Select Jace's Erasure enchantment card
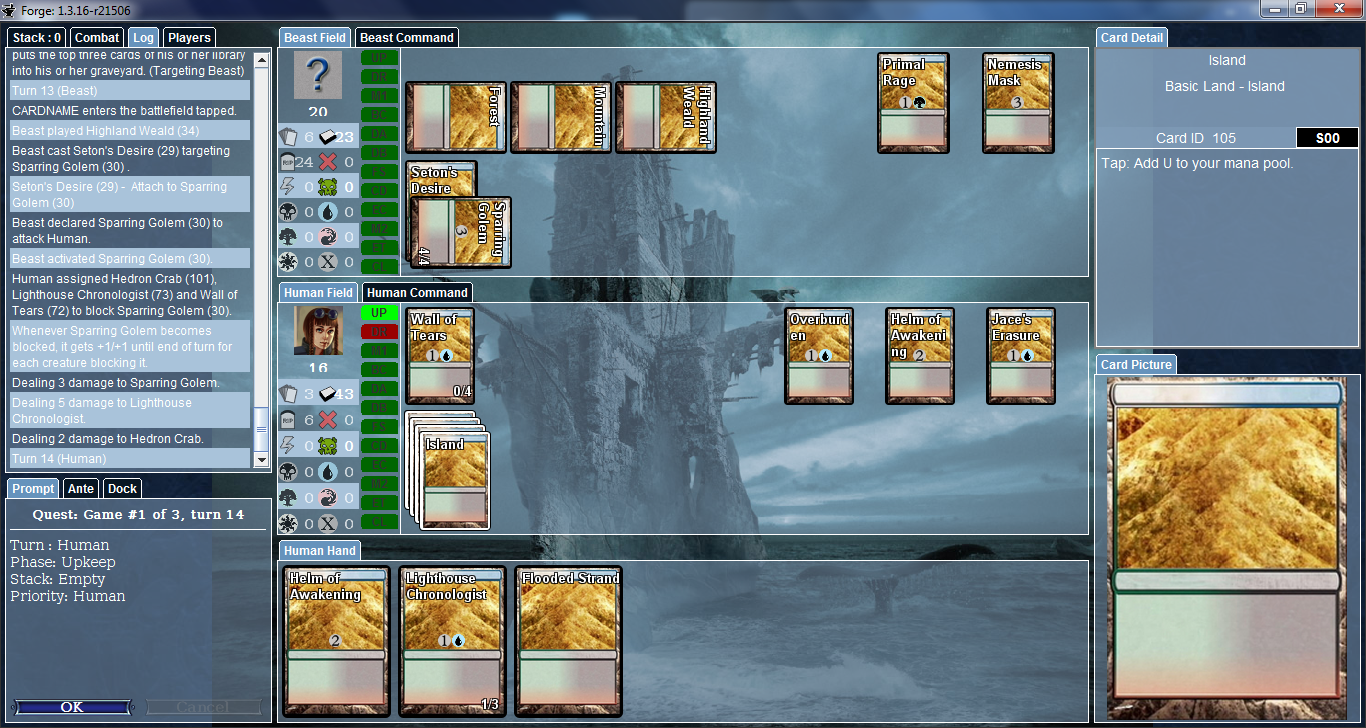Screen dimensions: 1366x728 click(x=1021, y=356)
